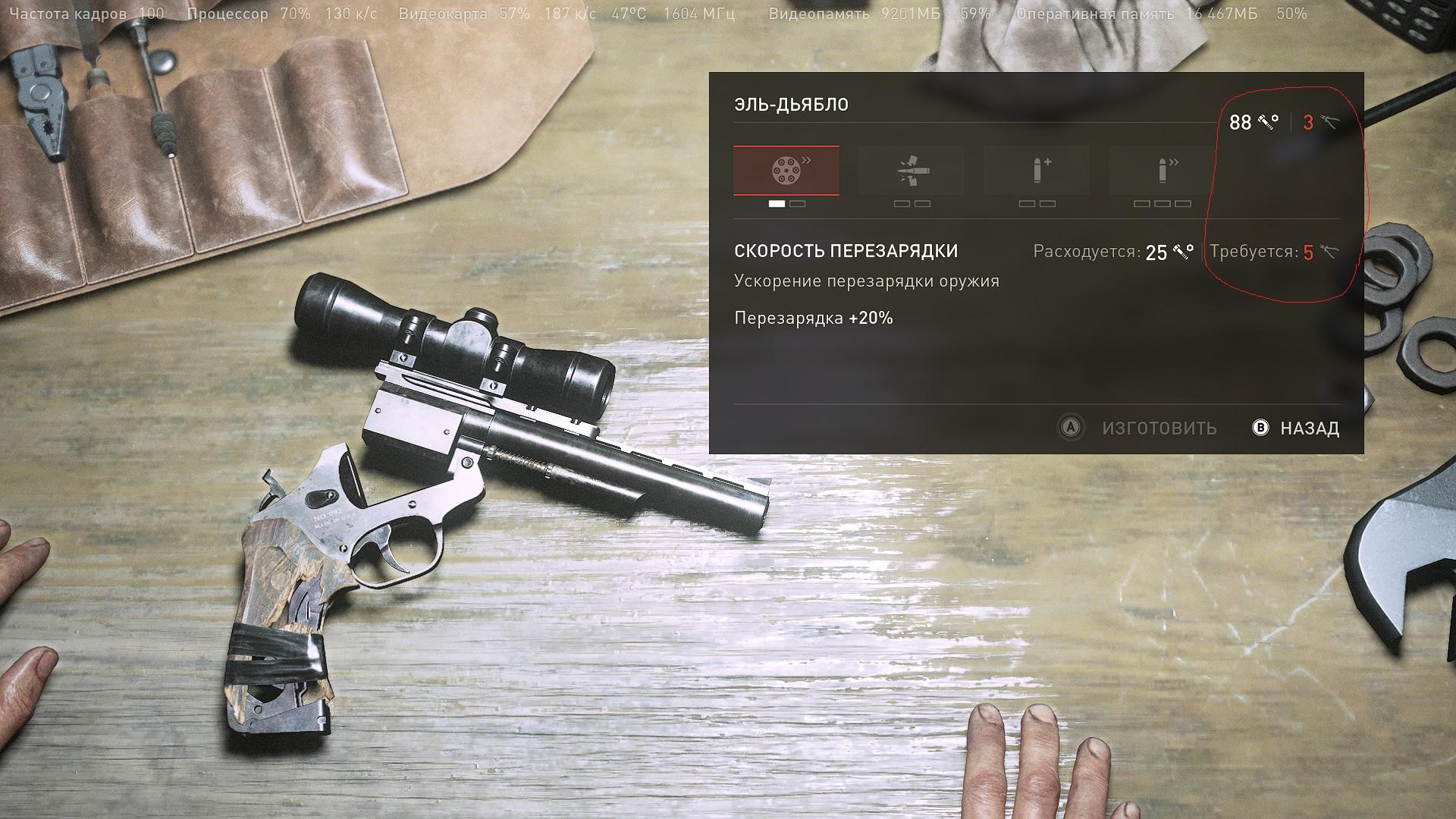The height and width of the screenshot is (819, 1456).
Task: Pick the bullet with arrows upgrade
Action: (x=1162, y=171)
